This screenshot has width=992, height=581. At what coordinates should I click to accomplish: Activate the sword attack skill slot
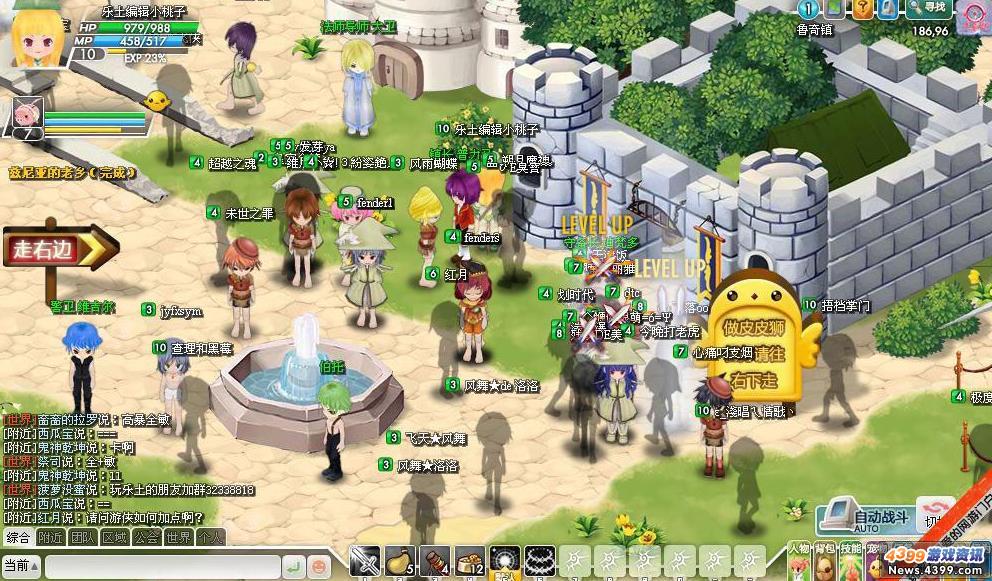[365, 561]
